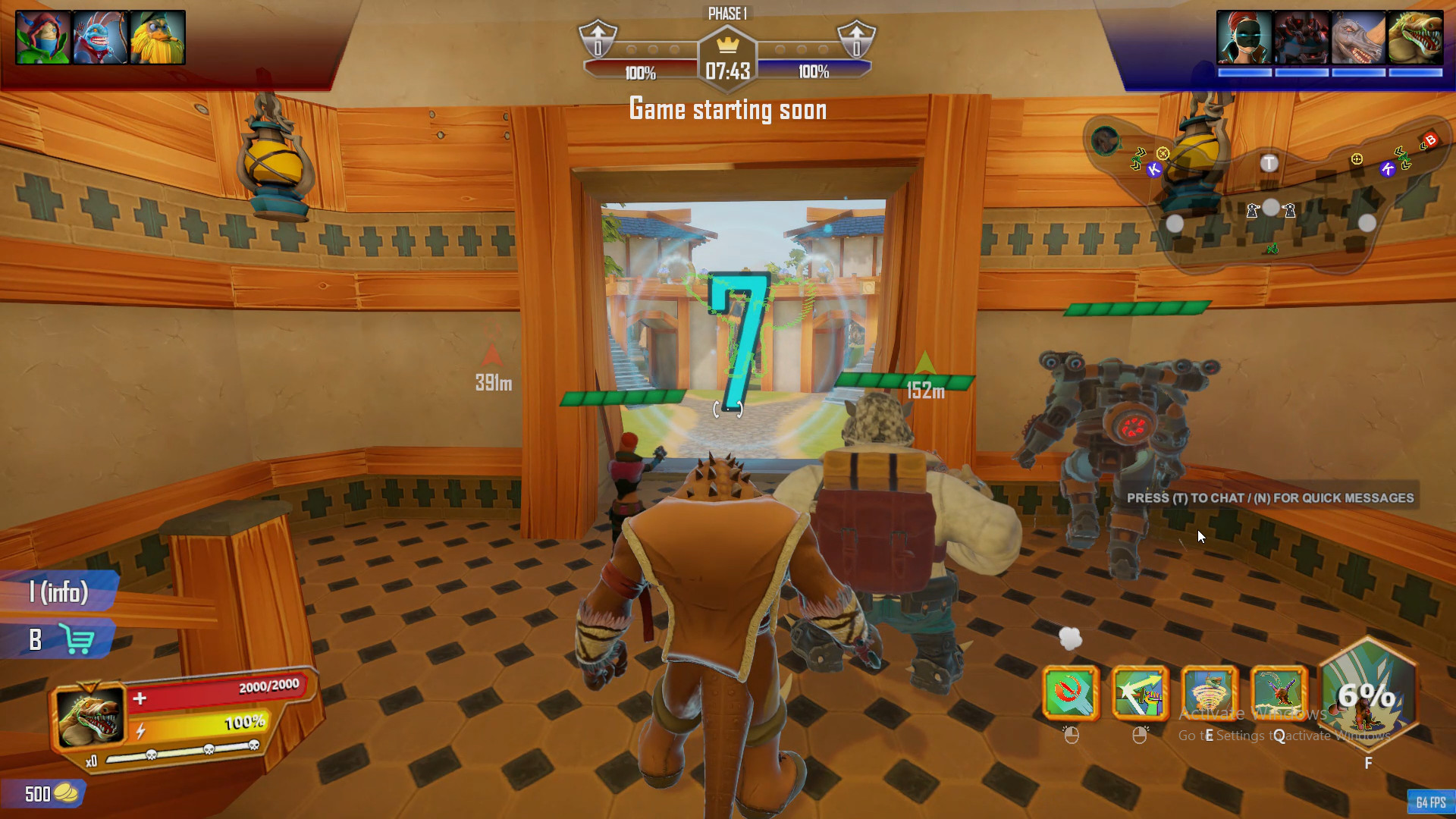Activate the tornado ability bound to E

(1208, 692)
